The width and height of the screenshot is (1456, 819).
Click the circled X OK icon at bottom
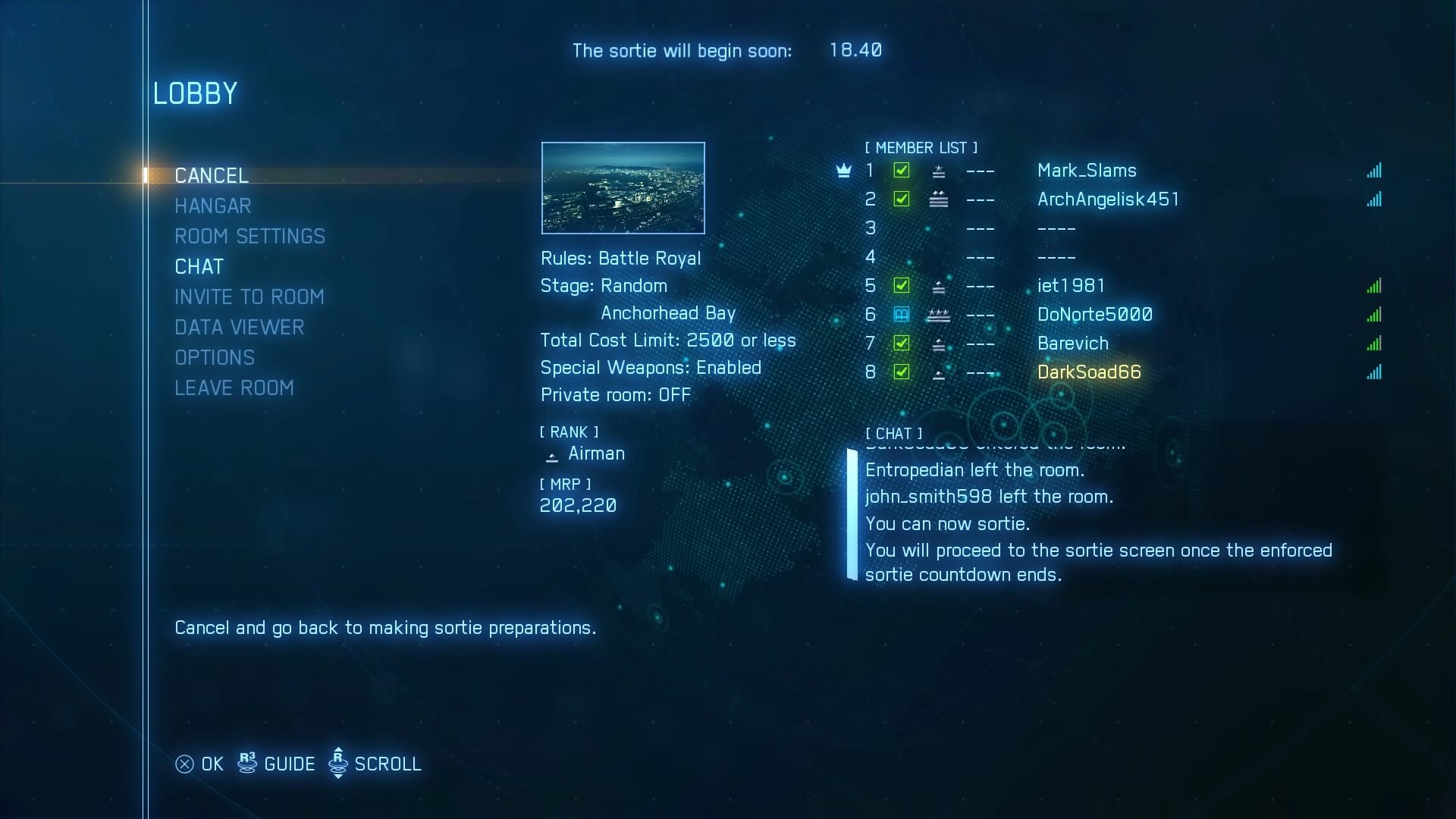coord(184,764)
